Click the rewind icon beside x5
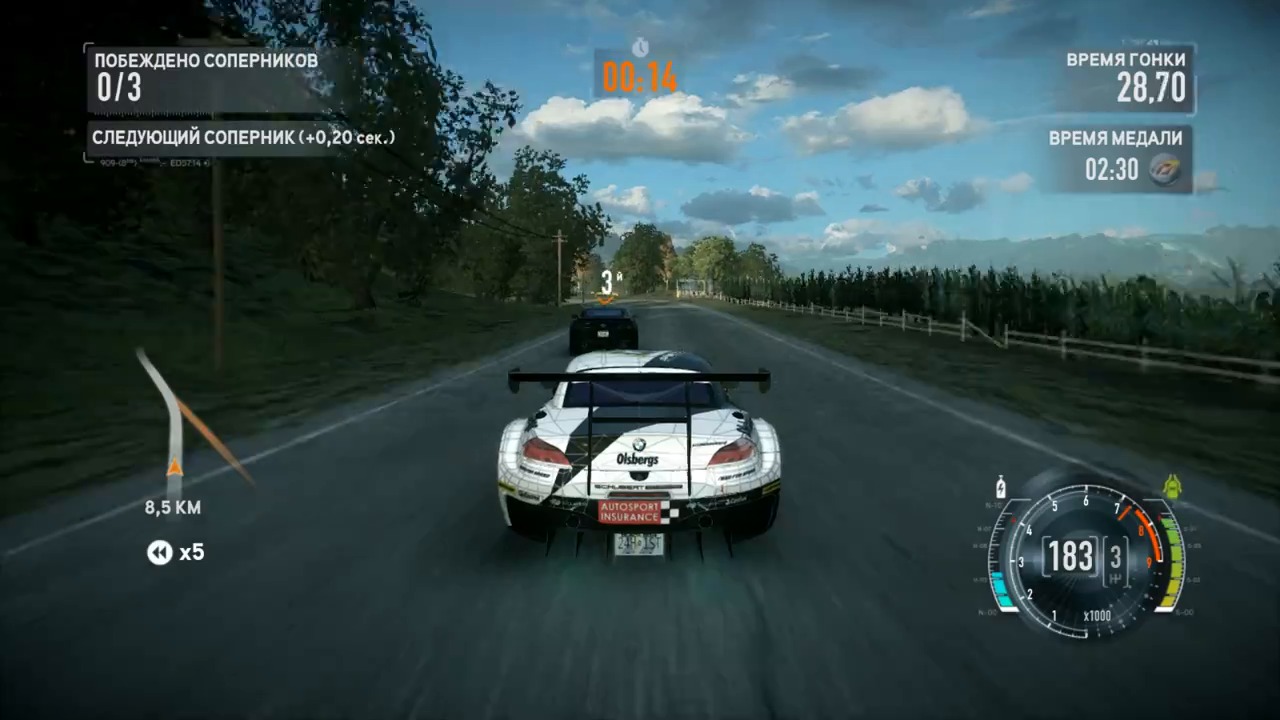The image size is (1280, 720). tap(160, 552)
